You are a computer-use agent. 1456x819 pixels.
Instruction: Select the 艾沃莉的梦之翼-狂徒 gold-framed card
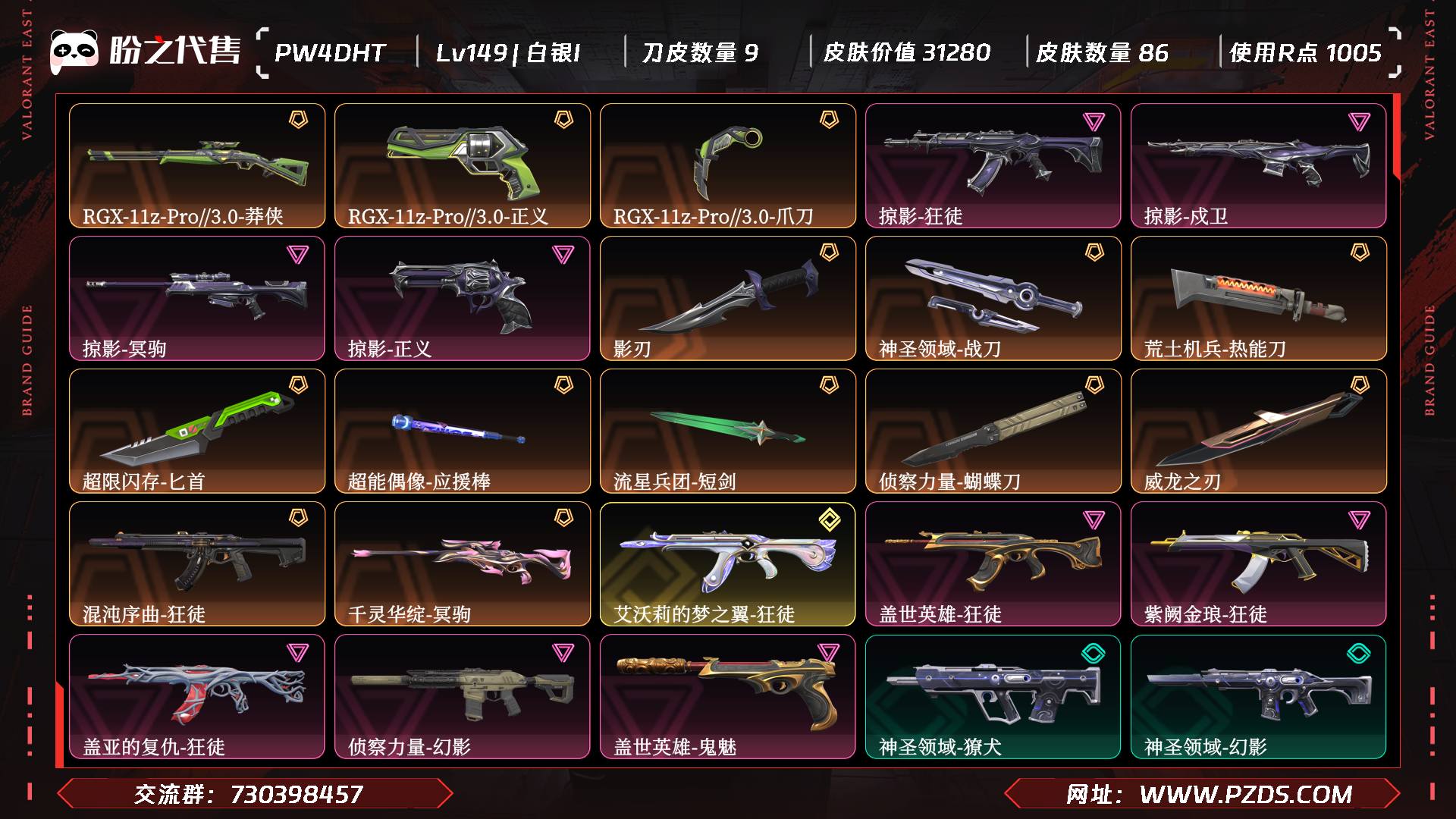(x=728, y=563)
